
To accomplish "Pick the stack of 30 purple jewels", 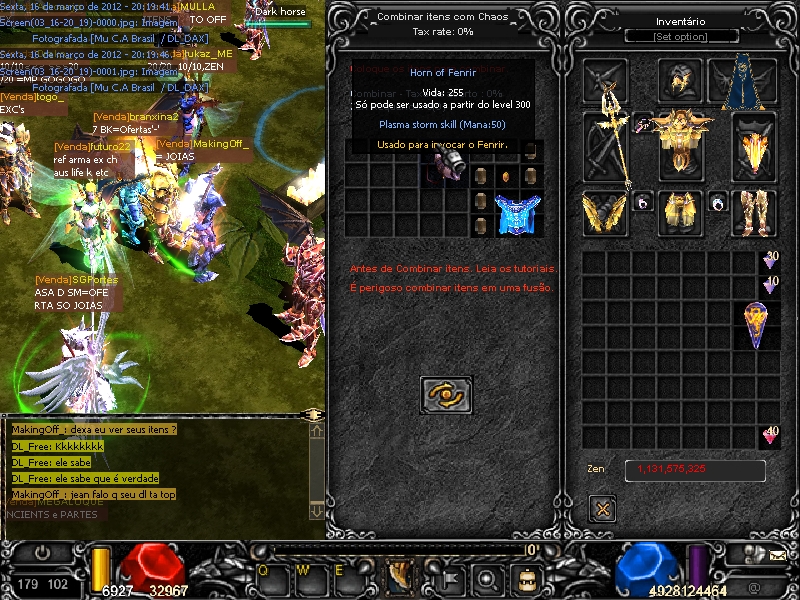I will [x=770, y=260].
